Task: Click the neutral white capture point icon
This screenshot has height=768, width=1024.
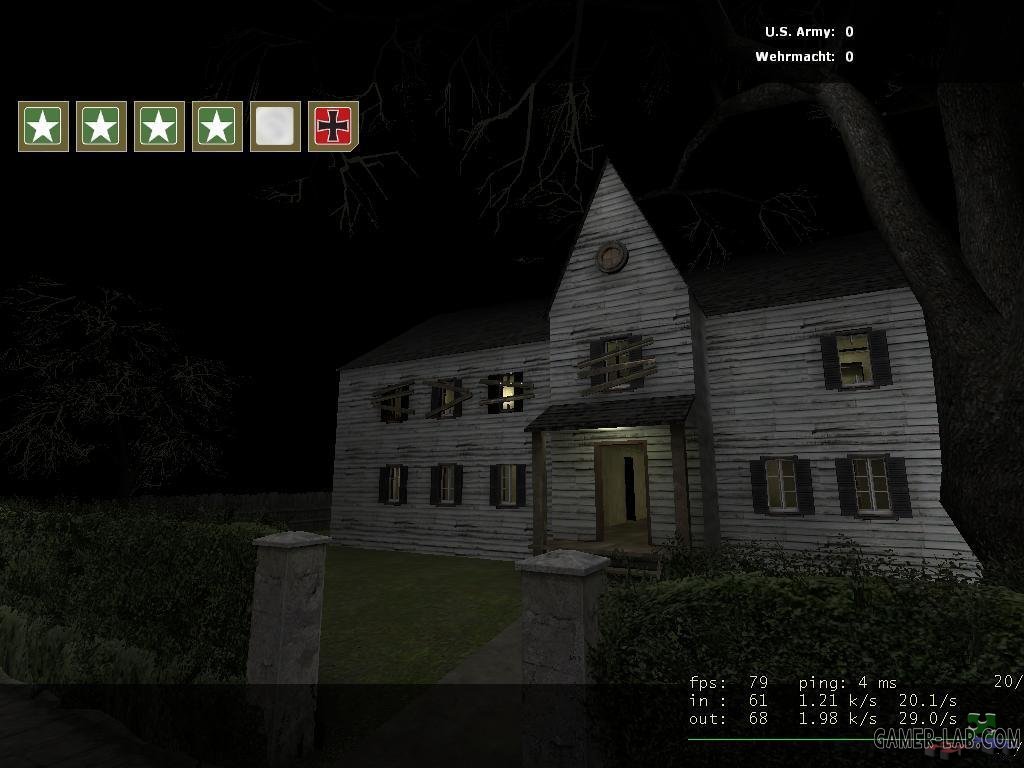Action: [x=275, y=126]
